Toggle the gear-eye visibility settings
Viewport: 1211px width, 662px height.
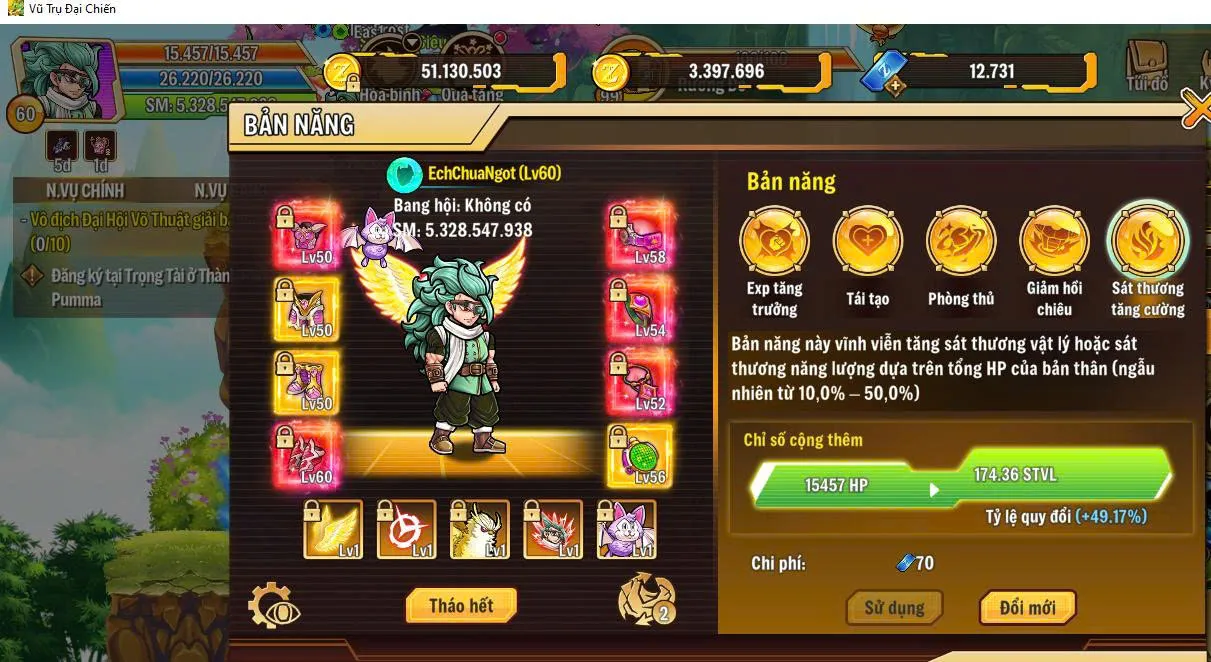[273, 606]
